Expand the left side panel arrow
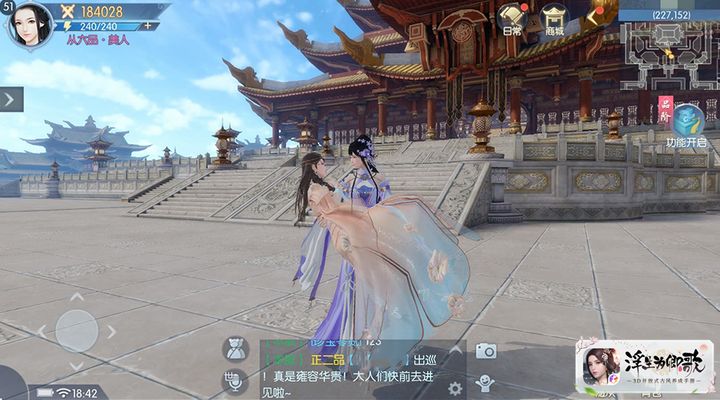 pyautogui.click(x=10, y=99)
